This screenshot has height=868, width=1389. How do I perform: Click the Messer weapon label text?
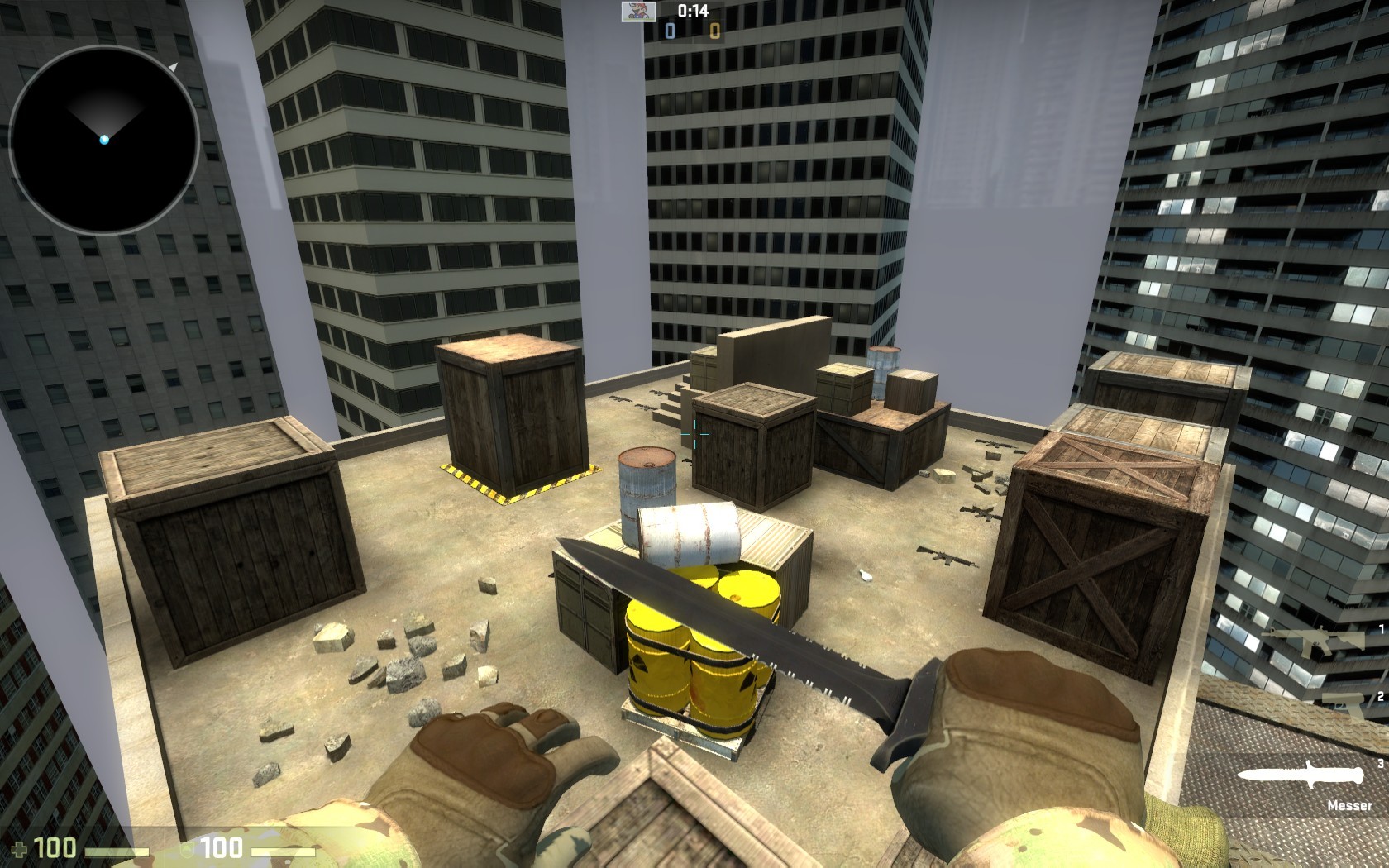point(1351,805)
